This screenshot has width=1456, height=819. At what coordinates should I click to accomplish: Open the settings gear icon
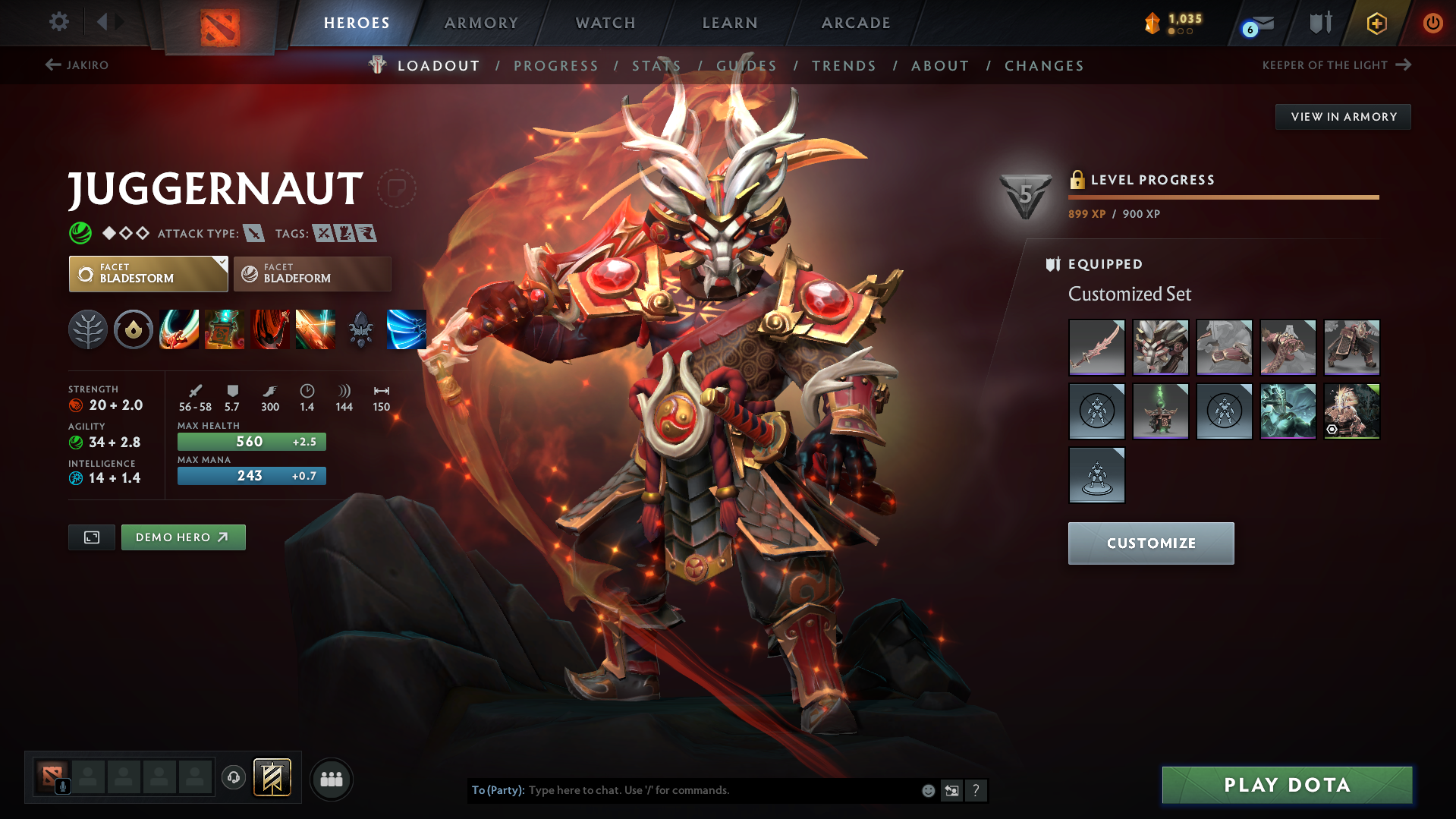pos(58,22)
